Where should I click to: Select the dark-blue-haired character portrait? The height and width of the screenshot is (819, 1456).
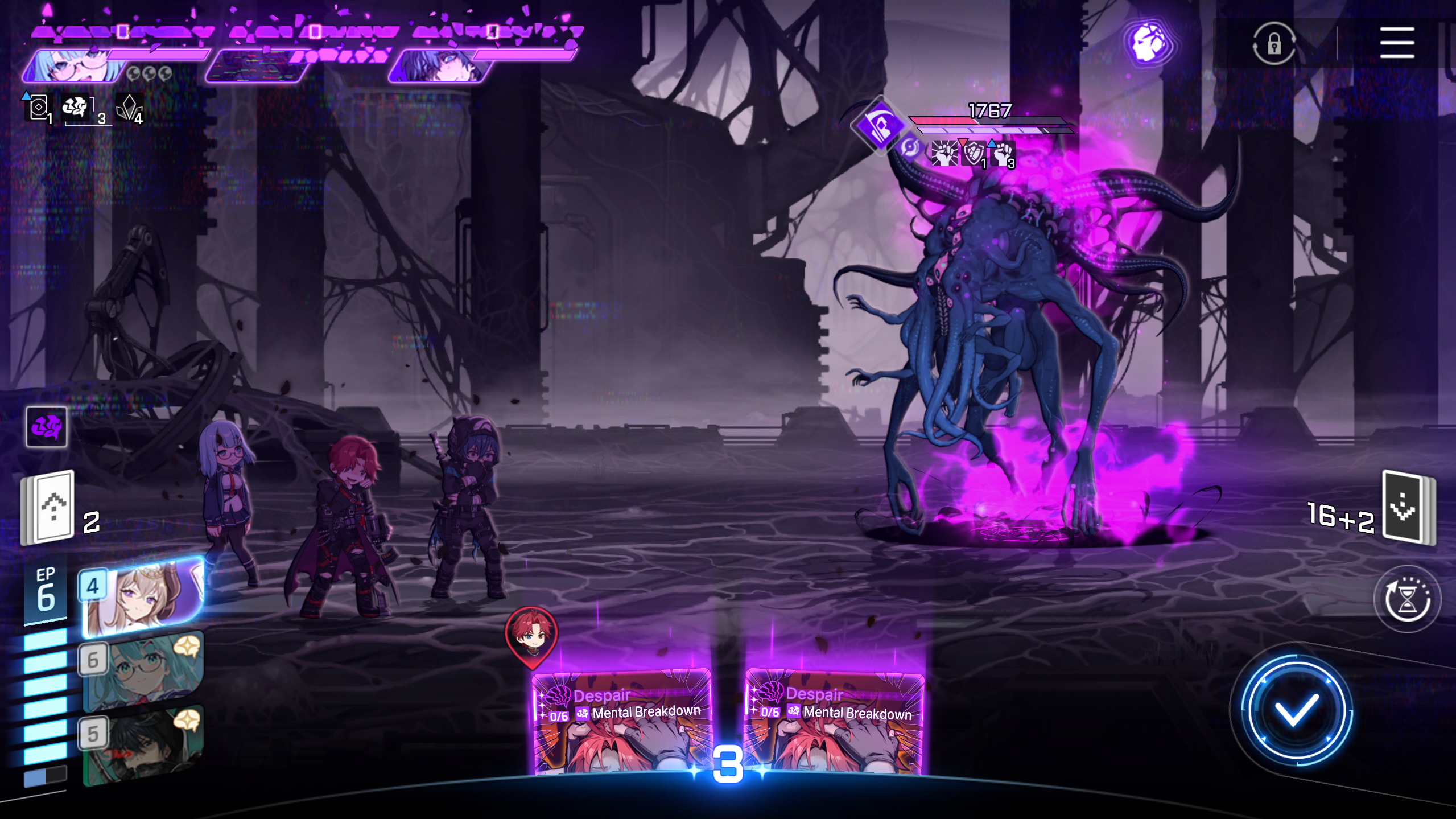point(441,67)
